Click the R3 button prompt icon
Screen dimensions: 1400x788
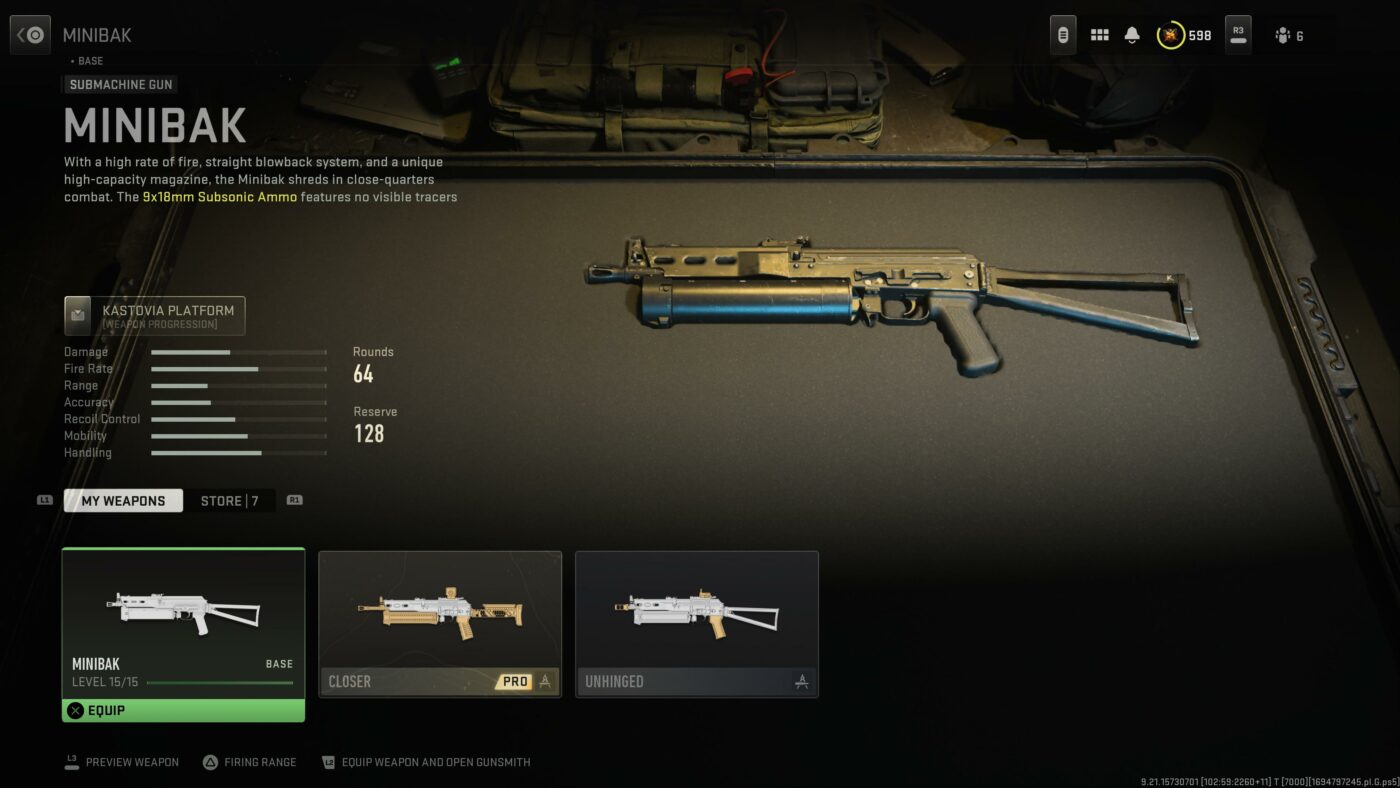1237,34
